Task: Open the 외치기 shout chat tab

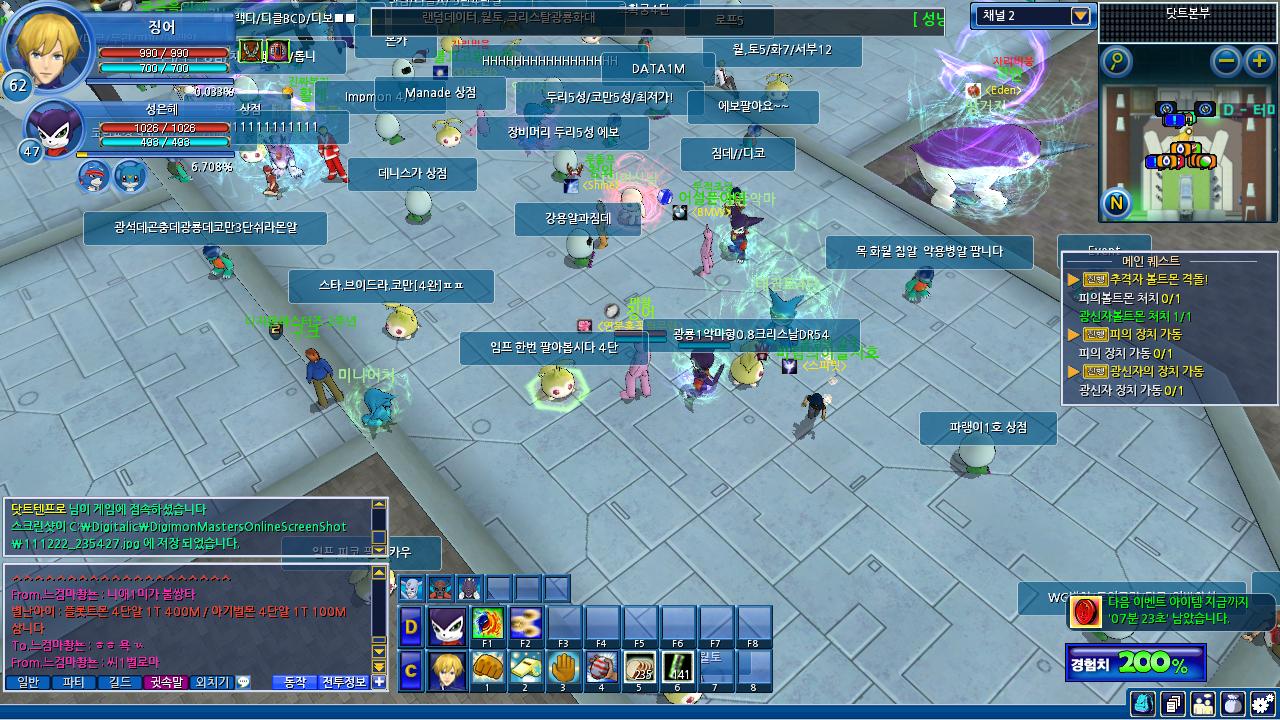Action: pos(211,682)
